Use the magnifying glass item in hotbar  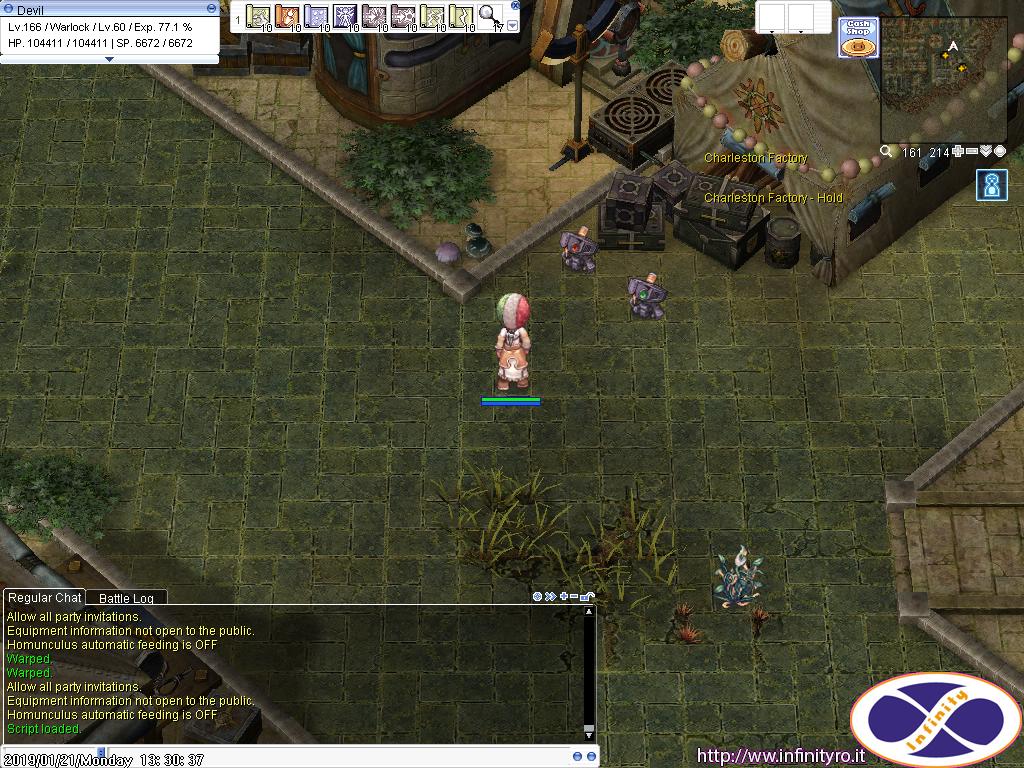[x=489, y=16]
